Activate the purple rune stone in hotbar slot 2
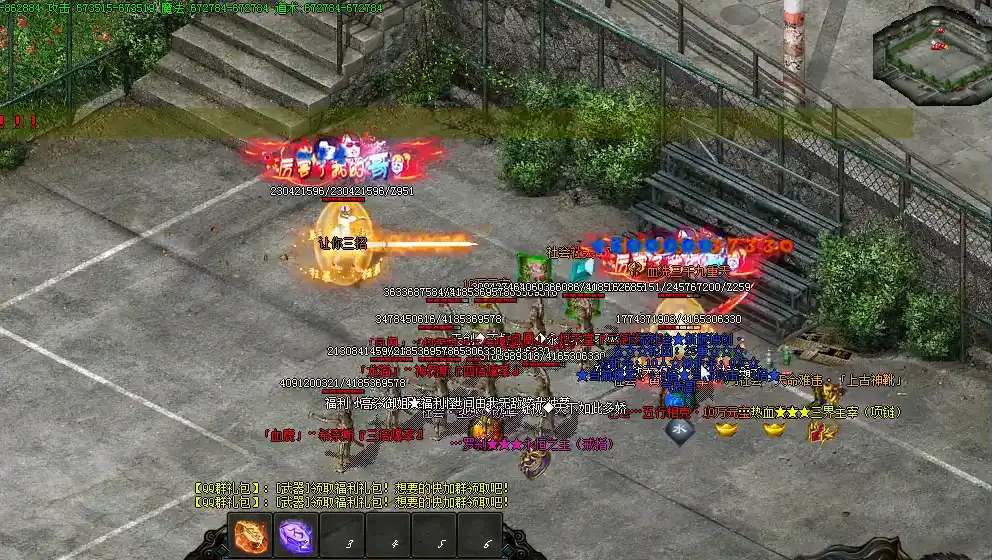 tap(295, 536)
